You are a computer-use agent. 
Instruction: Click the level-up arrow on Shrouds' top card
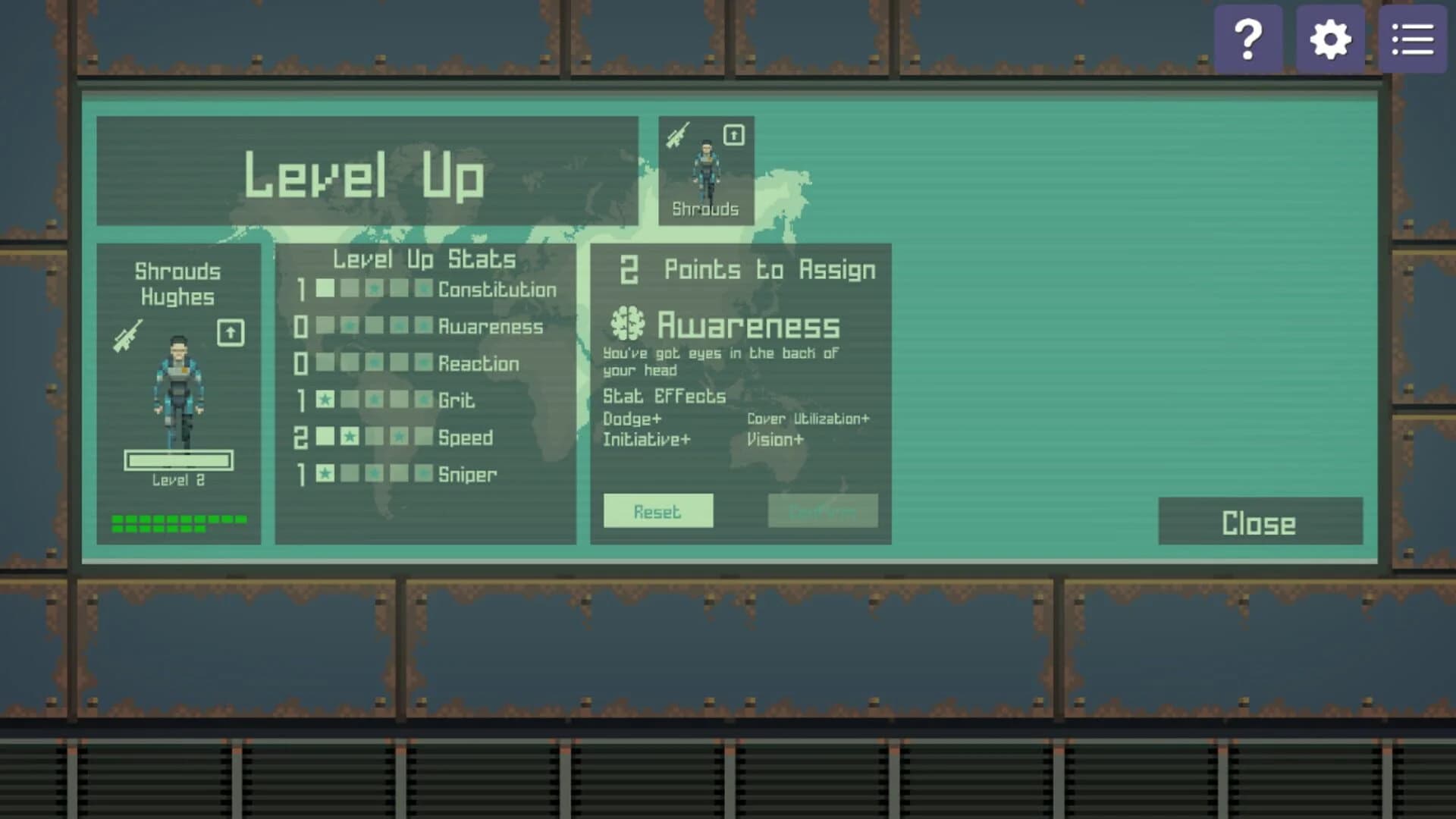[x=733, y=134]
